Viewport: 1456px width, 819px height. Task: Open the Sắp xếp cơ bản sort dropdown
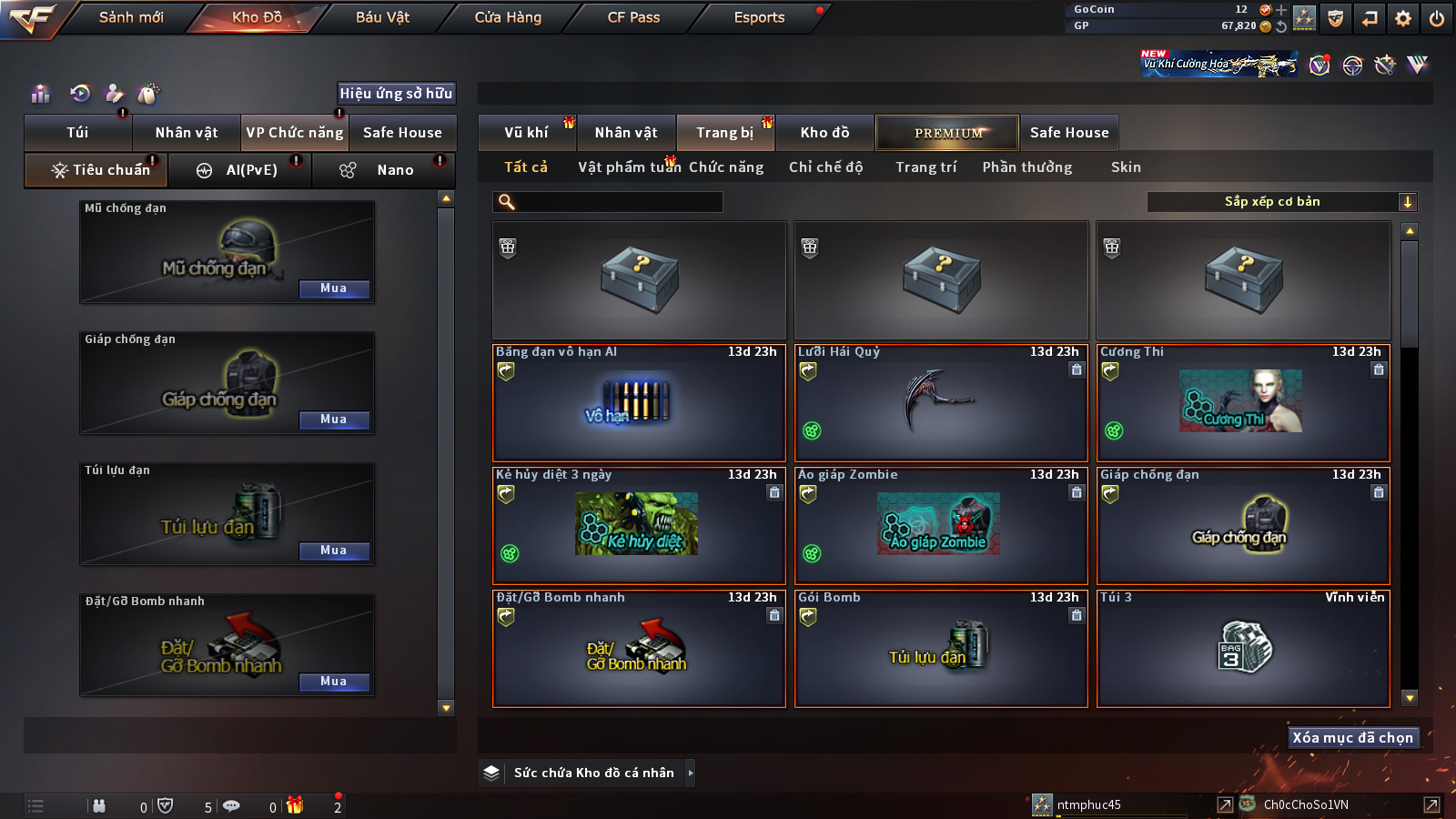coord(1281,202)
